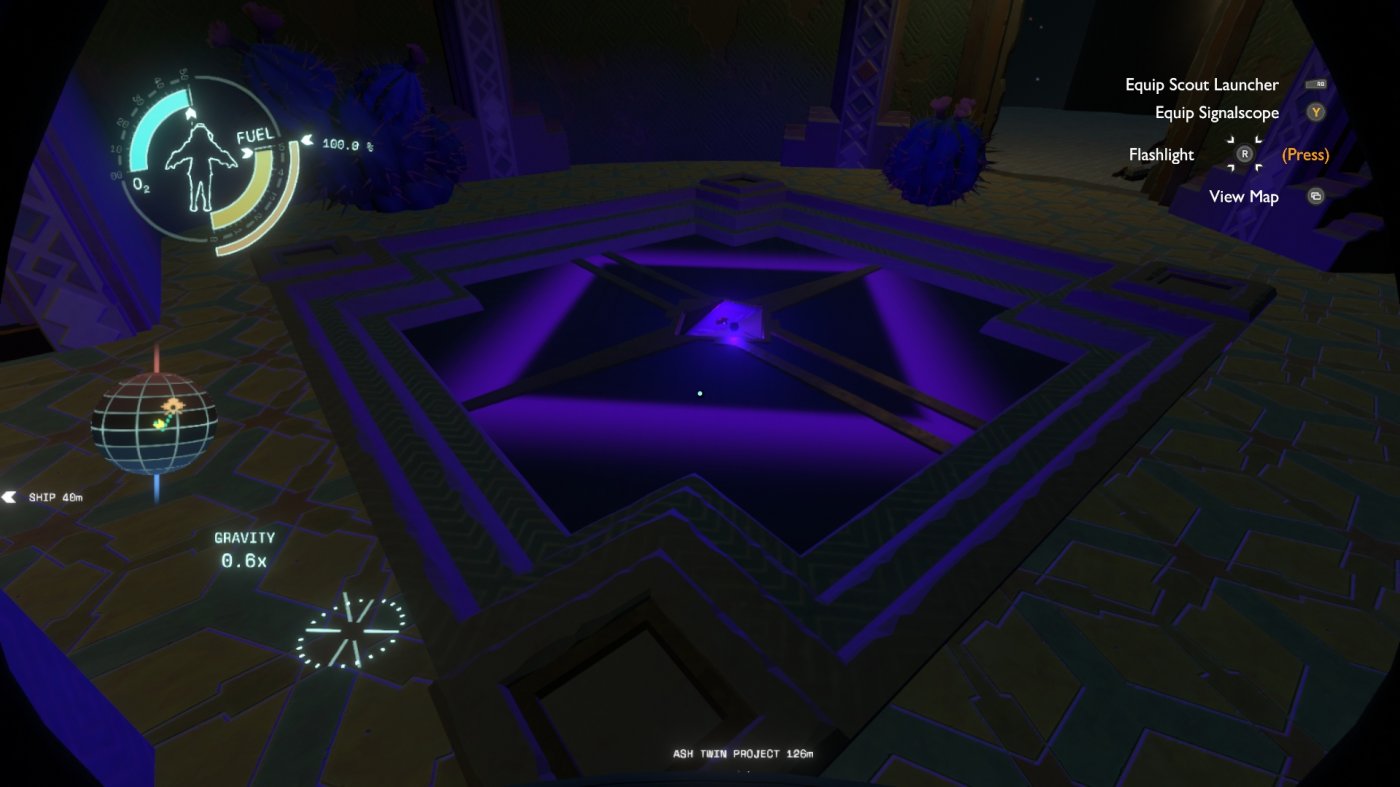This screenshot has width=1400, height=787.
Task: Expand the GRAVITY 0.6x readout
Action: (x=246, y=547)
